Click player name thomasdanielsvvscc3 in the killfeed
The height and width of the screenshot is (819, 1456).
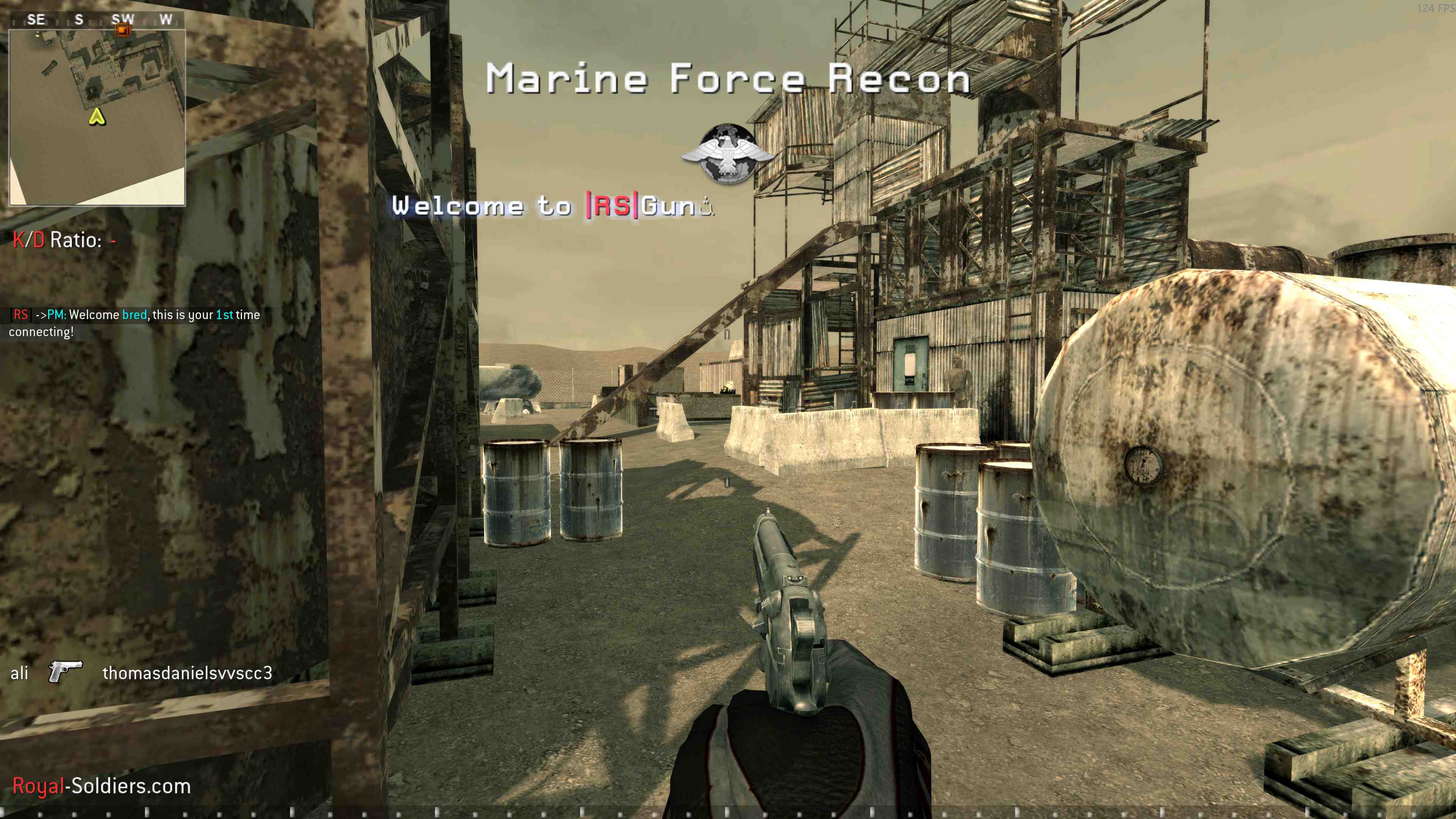tap(188, 674)
